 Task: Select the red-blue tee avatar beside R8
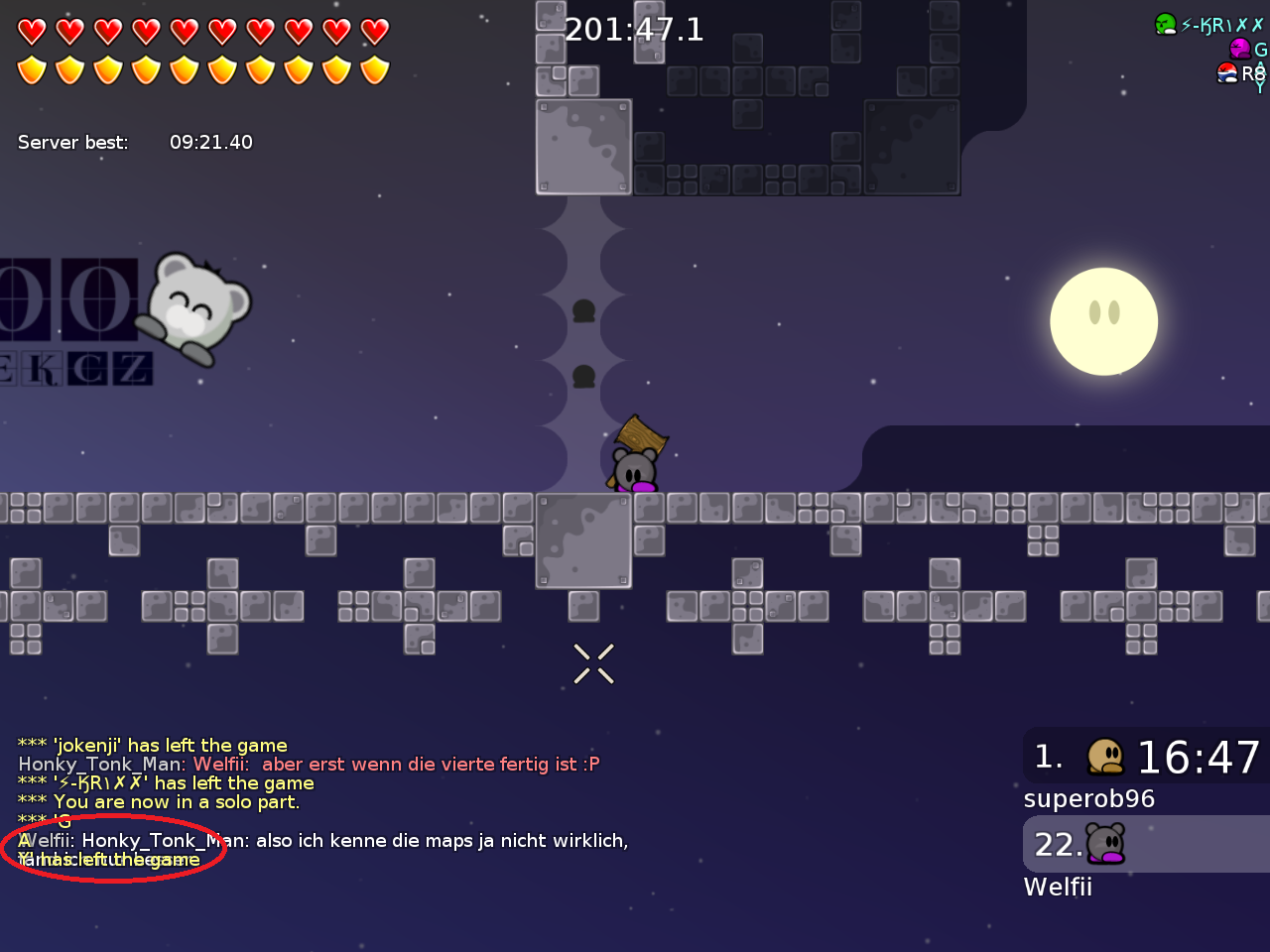(x=1227, y=74)
